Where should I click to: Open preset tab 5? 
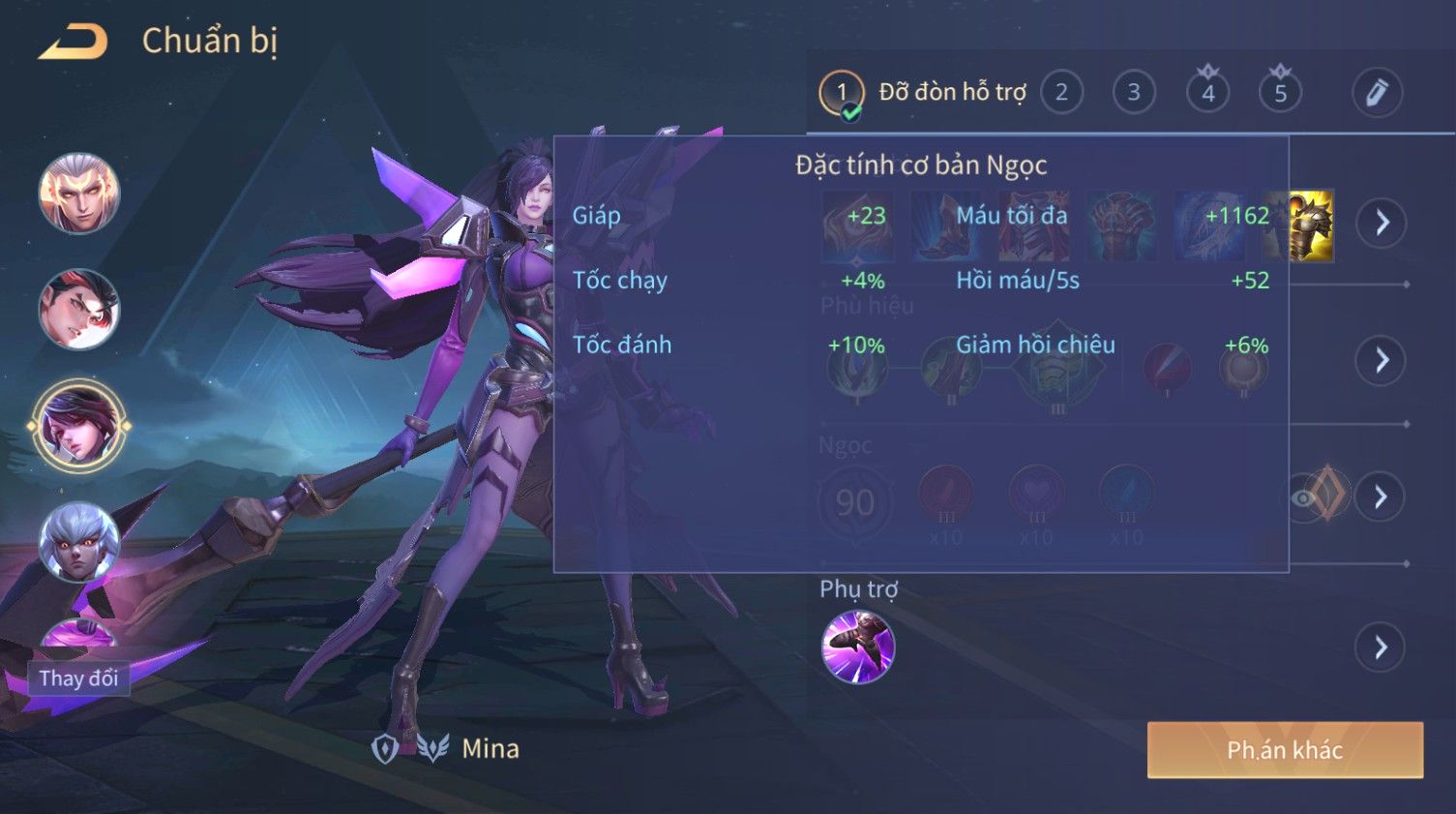click(x=1280, y=93)
